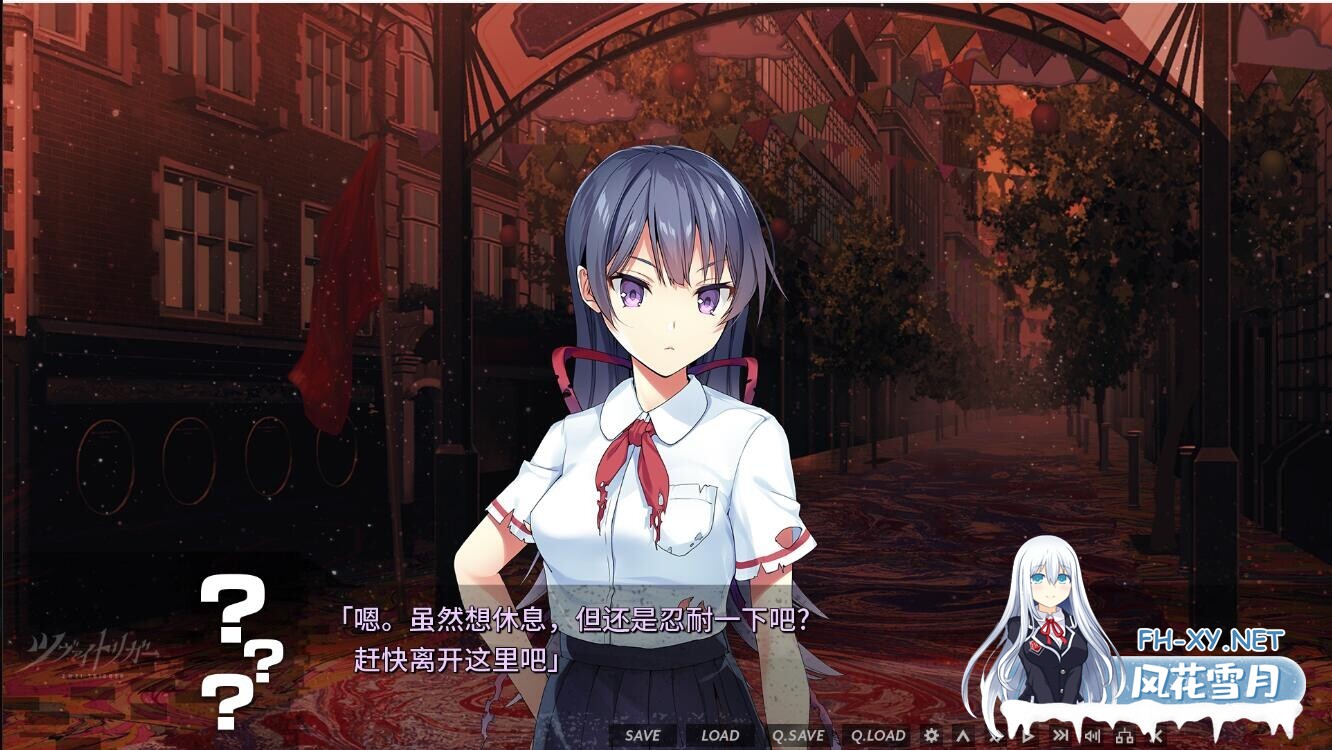Perform a quick load using Q.LOAD
This screenshot has height=750, width=1332.
pyautogui.click(x=880, y=734)
